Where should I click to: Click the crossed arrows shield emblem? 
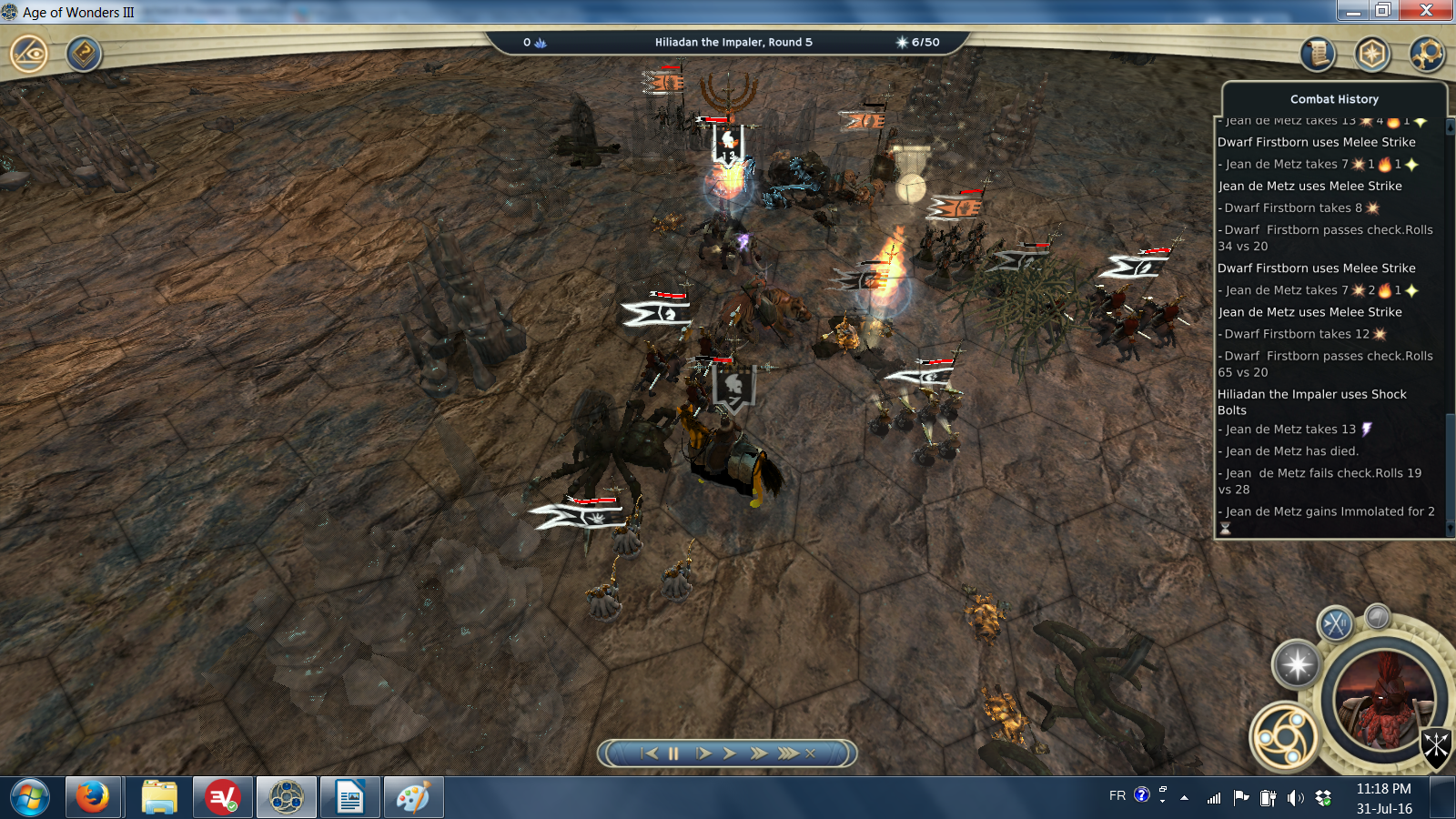tap(1435, 746)
